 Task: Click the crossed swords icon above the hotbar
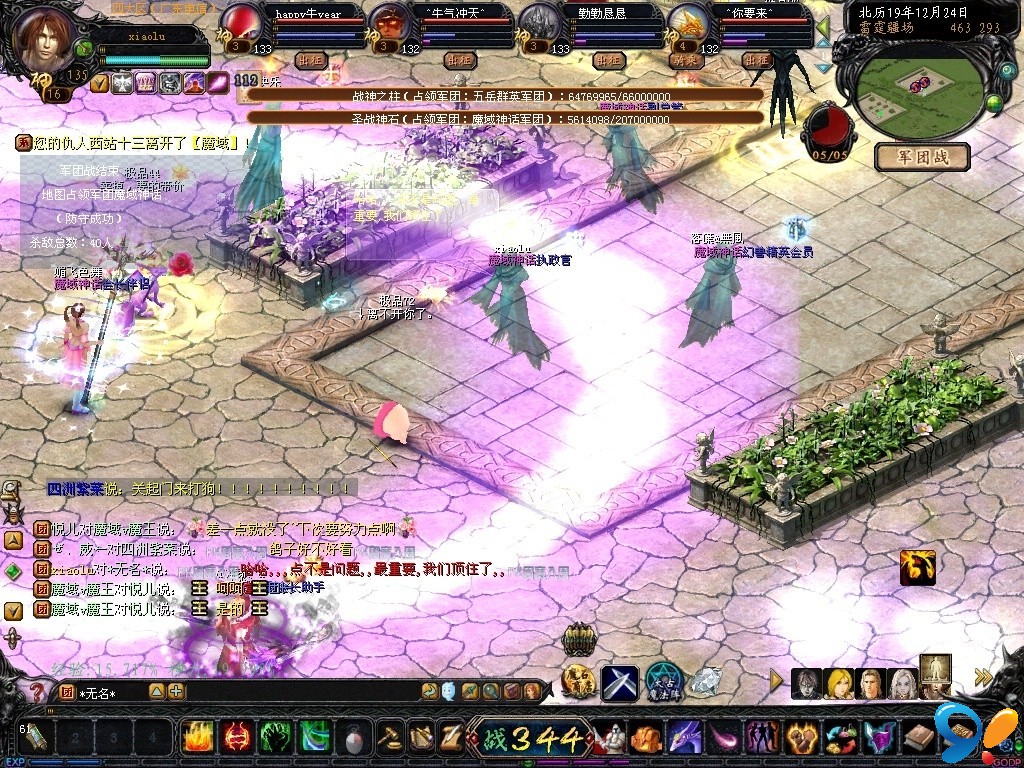[619, 683]
